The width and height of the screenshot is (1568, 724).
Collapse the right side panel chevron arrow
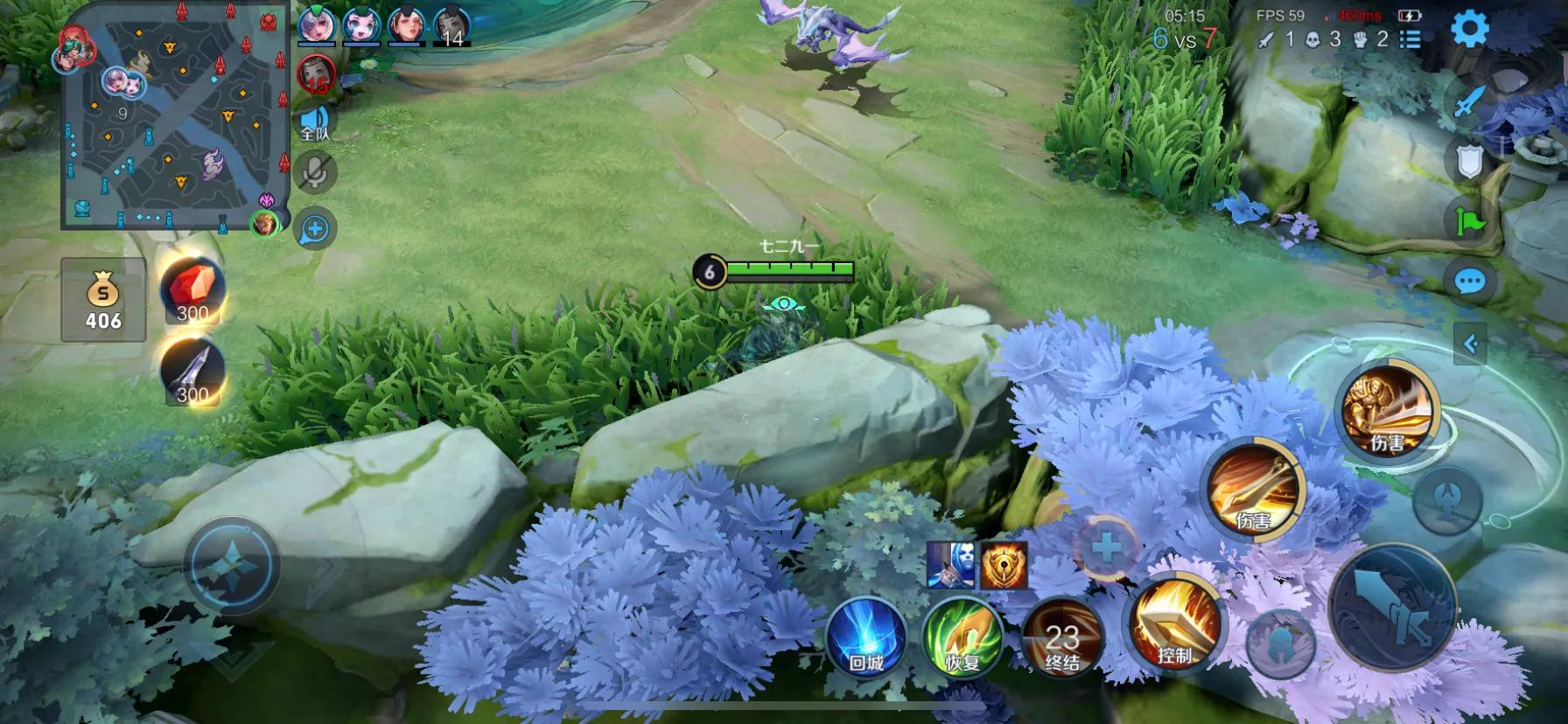[x=1469, y=341]
